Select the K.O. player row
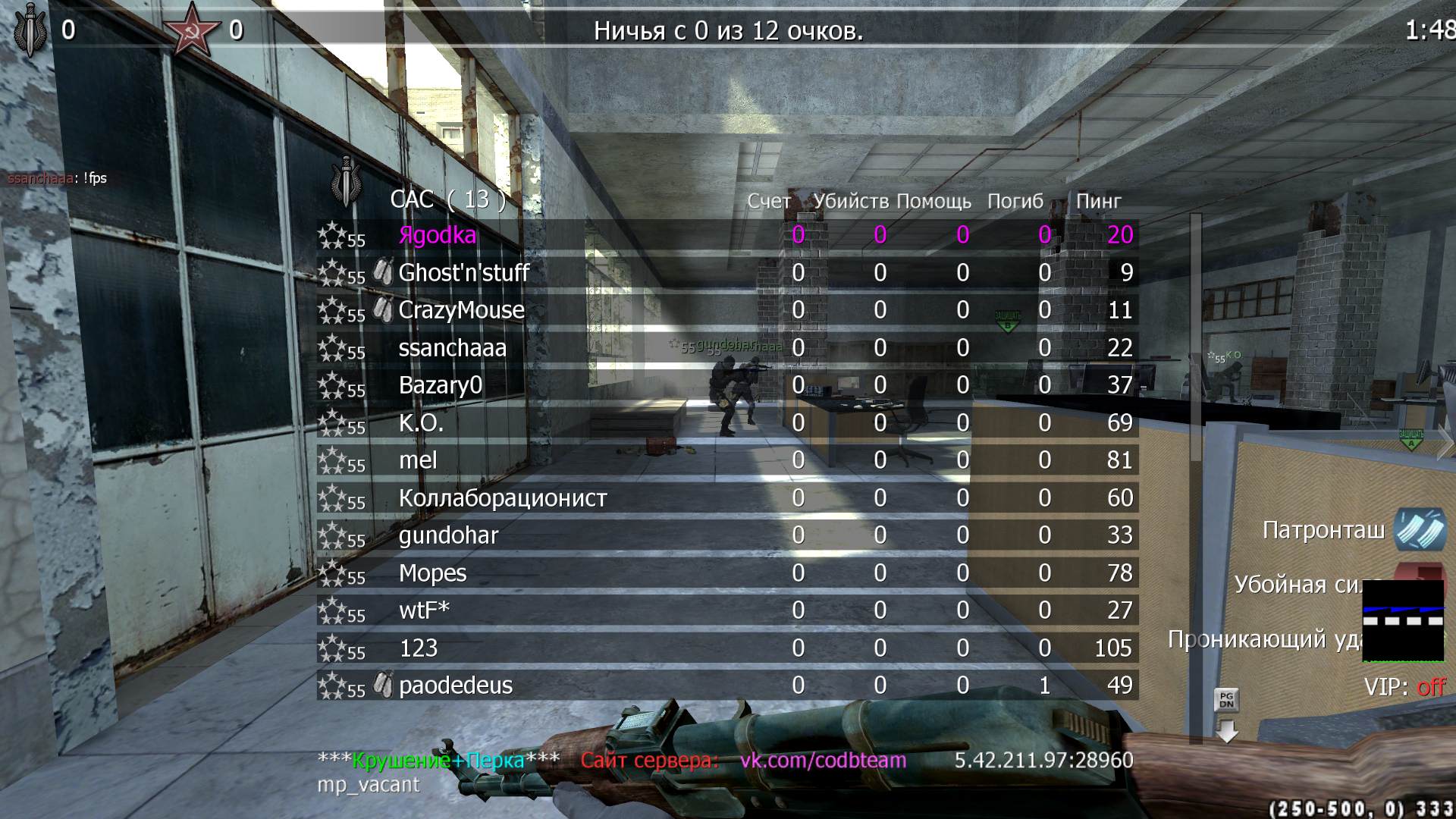 [421, 423]
